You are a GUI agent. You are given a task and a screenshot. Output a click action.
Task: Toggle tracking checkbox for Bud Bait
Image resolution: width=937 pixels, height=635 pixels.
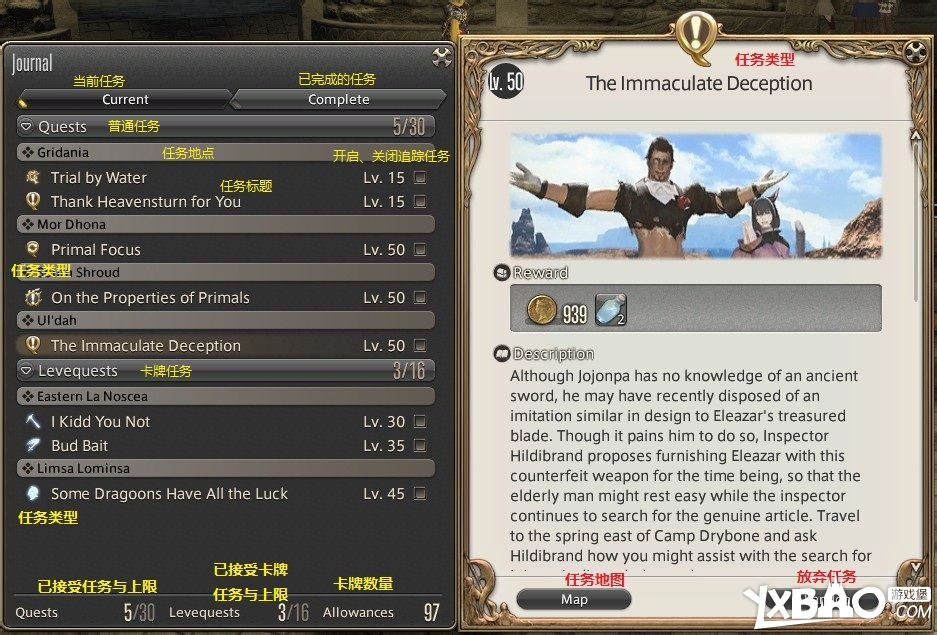tap(420, 446)
